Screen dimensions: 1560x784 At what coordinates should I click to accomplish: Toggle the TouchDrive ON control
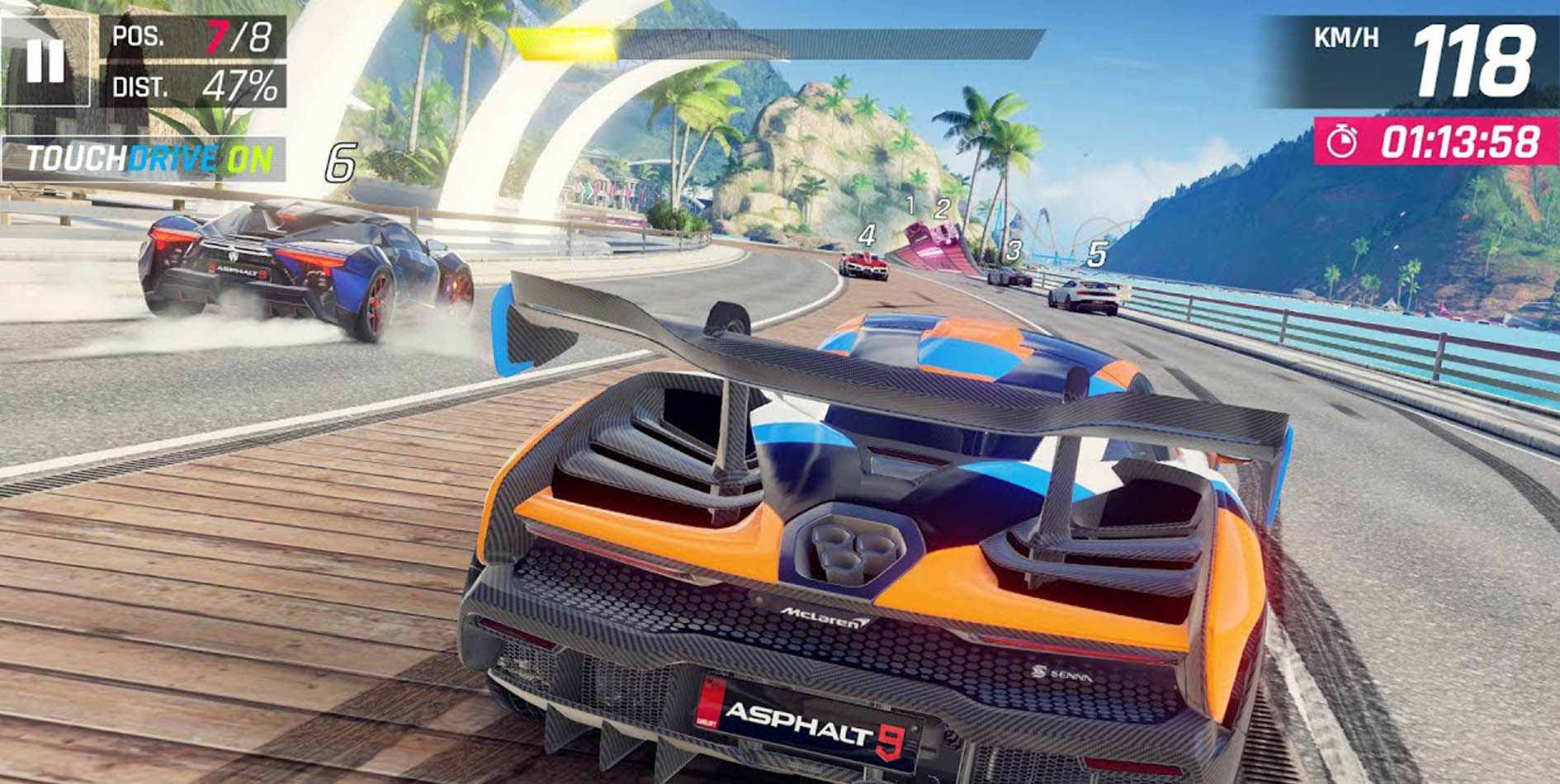pos(145,158)
